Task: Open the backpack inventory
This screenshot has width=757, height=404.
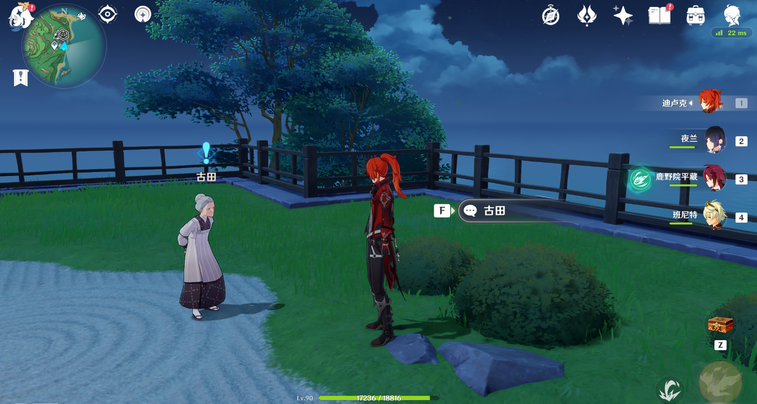Action: click(x=696, y=16)
